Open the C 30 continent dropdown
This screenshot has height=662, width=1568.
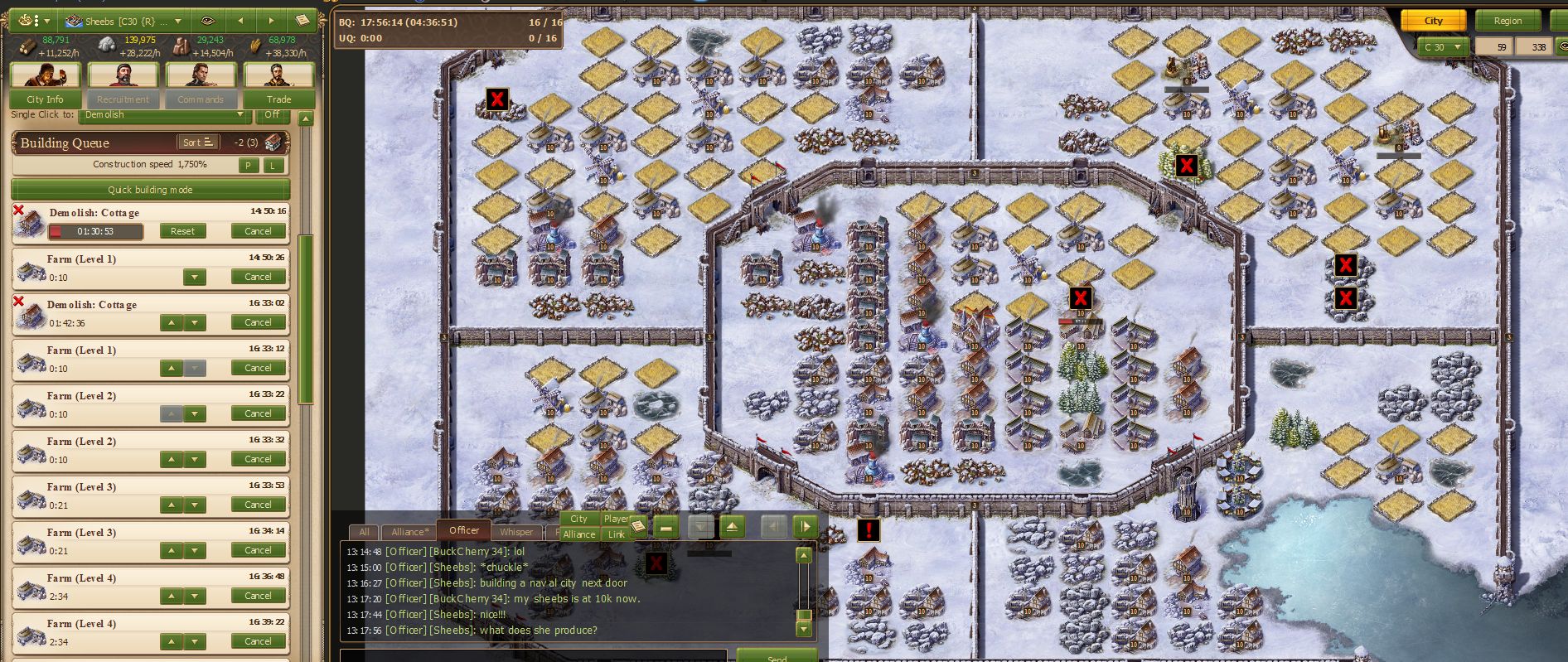[x=1442, y=47]
